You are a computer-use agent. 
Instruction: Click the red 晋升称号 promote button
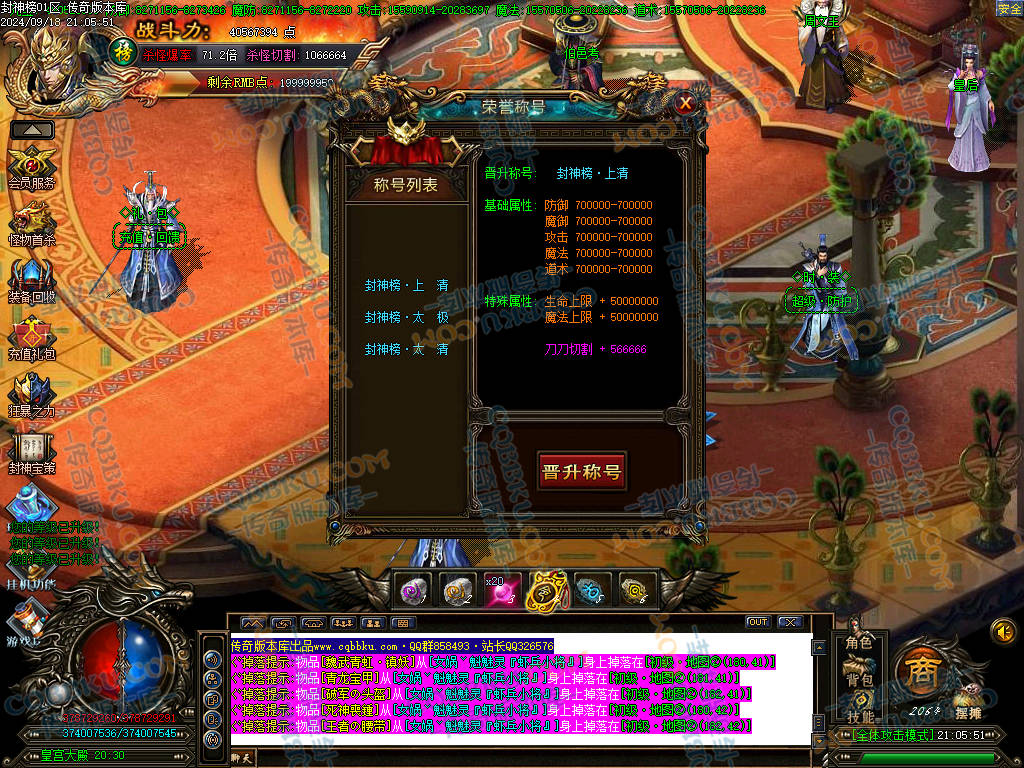(x=581, y=472)
